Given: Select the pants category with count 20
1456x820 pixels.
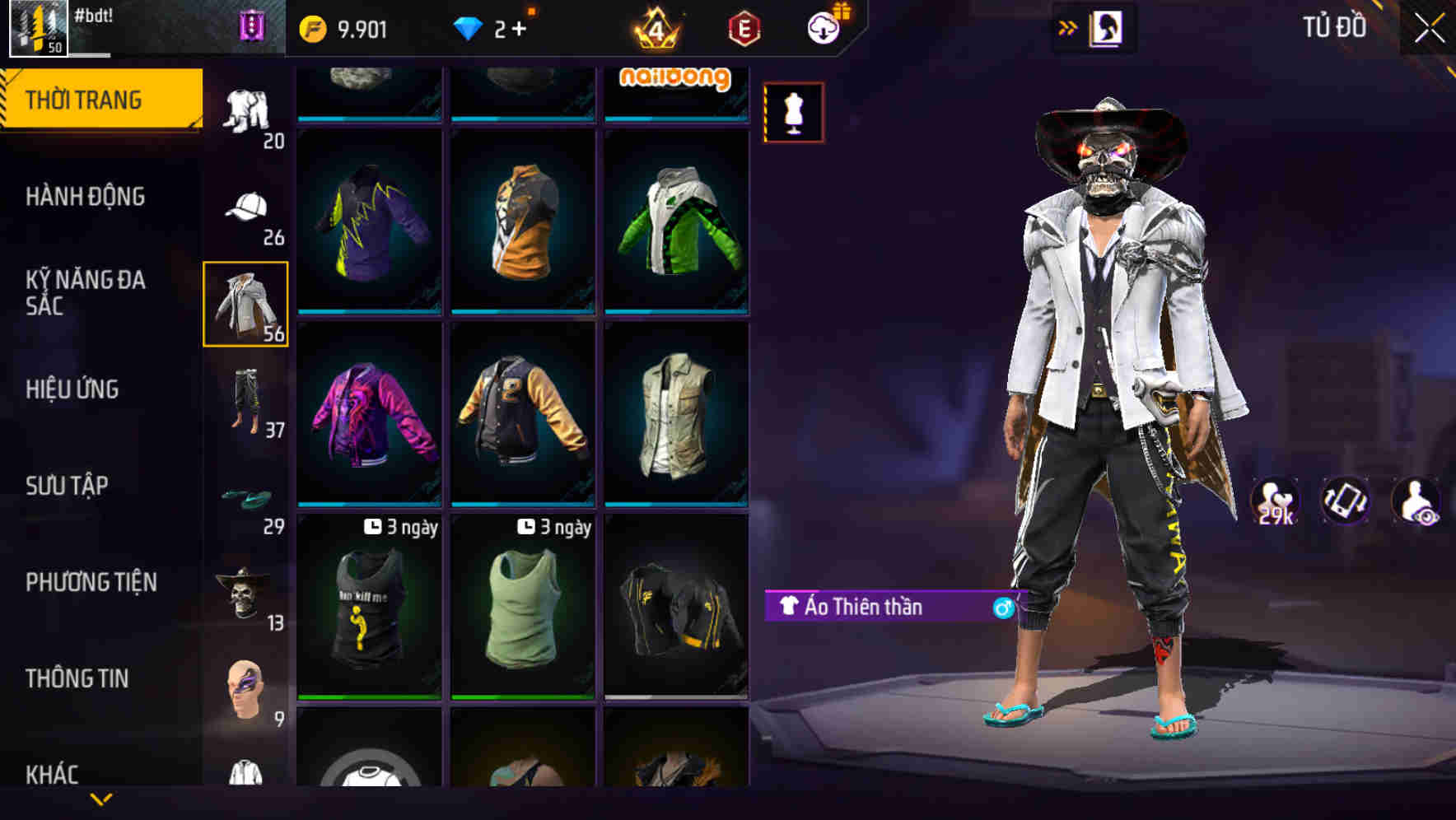Looking at the screenshot, I should 245,111.
